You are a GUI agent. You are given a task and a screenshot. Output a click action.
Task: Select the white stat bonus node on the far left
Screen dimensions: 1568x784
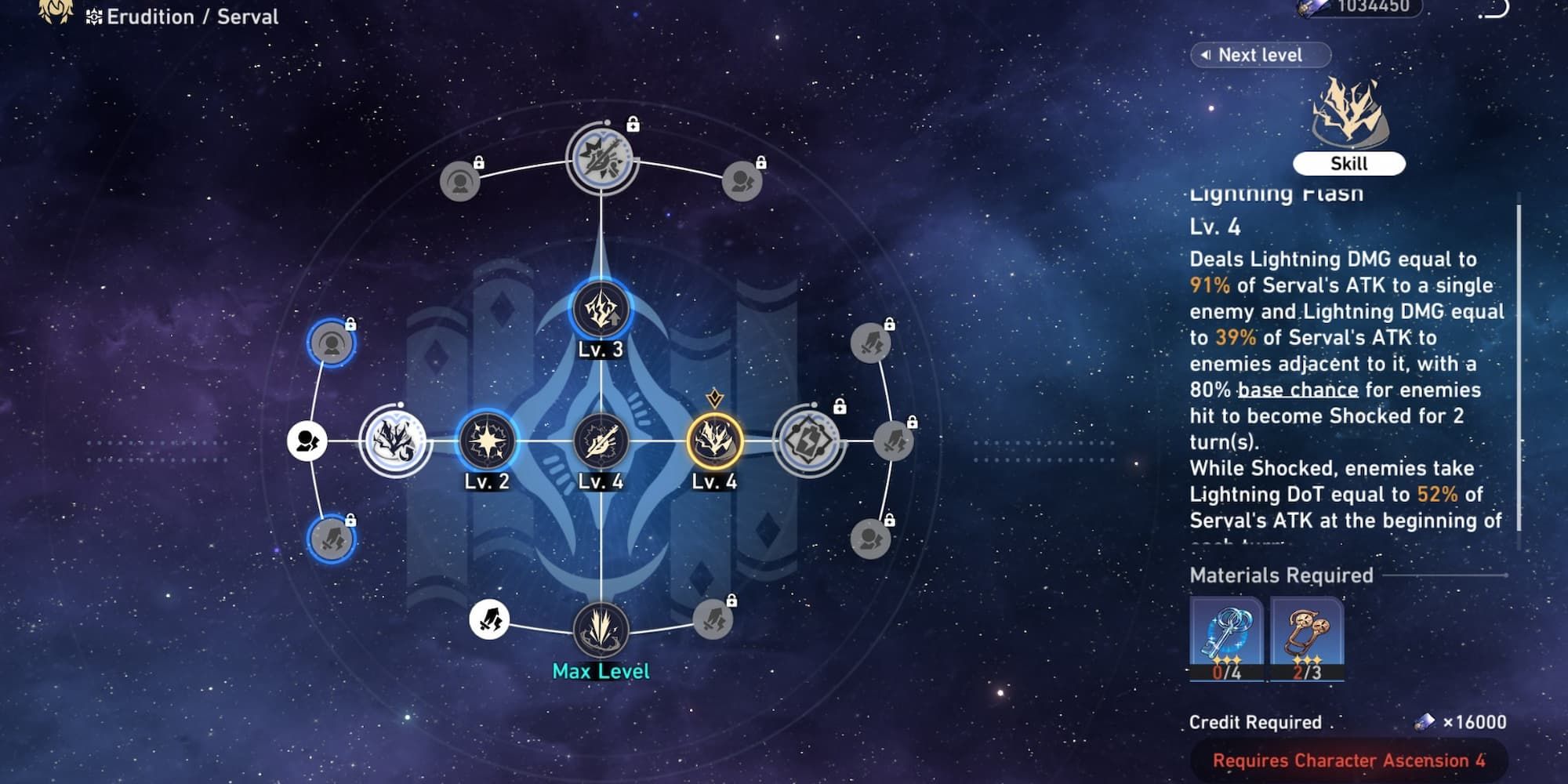tap(307, 441)
